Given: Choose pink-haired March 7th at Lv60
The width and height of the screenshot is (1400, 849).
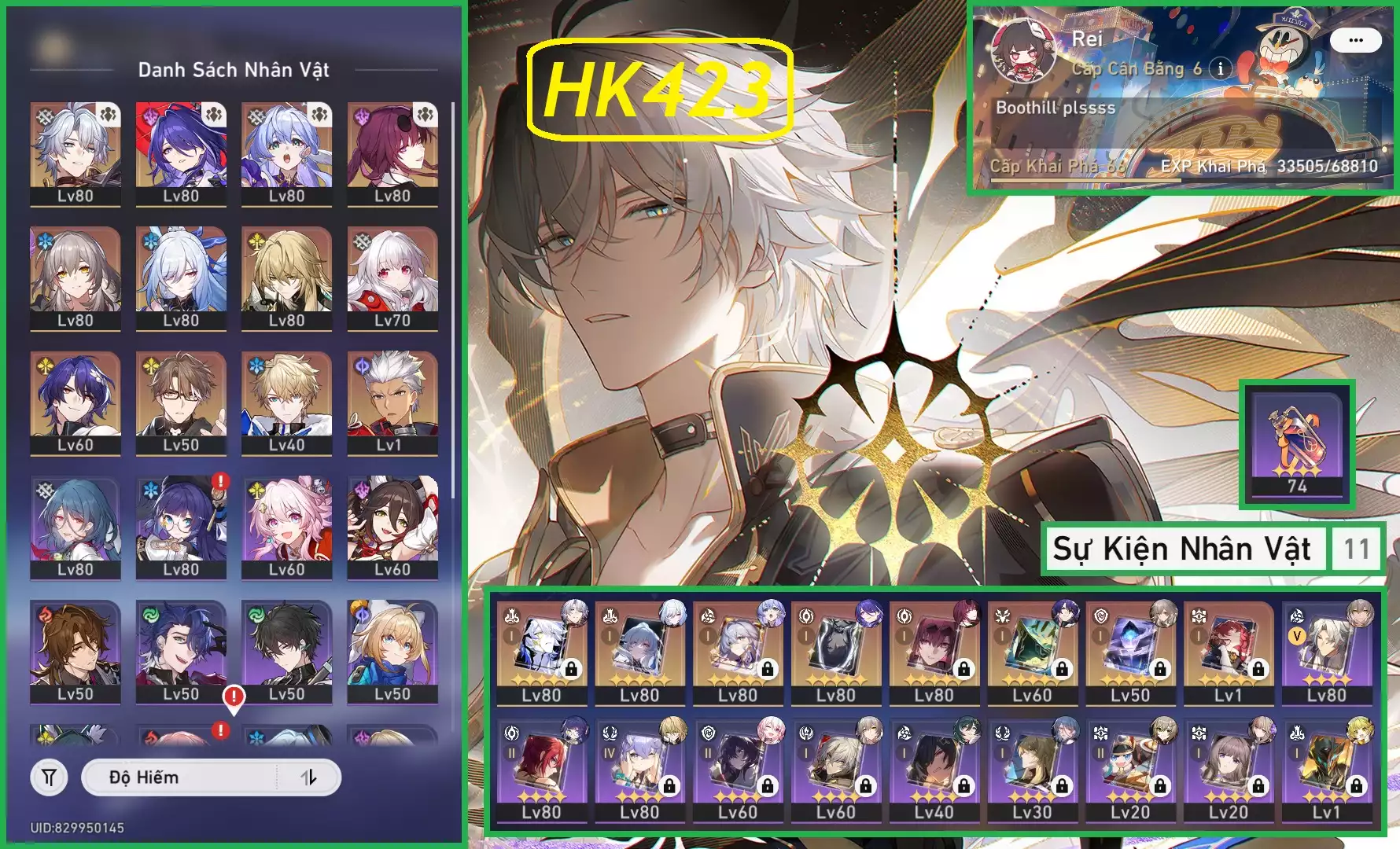Looking at the screenshot, I should point(286,527).
